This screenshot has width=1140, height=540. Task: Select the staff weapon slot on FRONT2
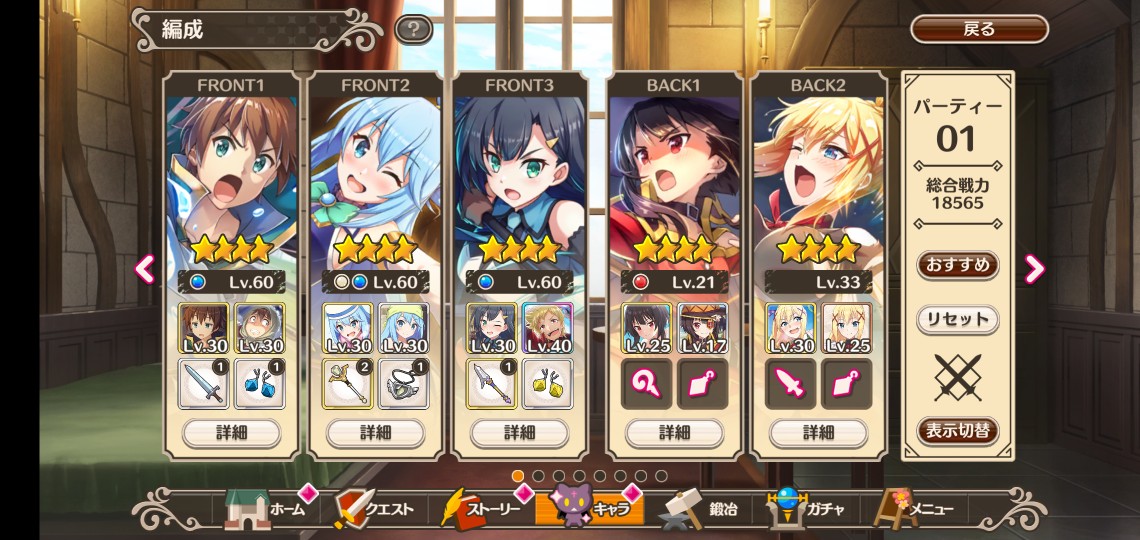click(347, 384)
